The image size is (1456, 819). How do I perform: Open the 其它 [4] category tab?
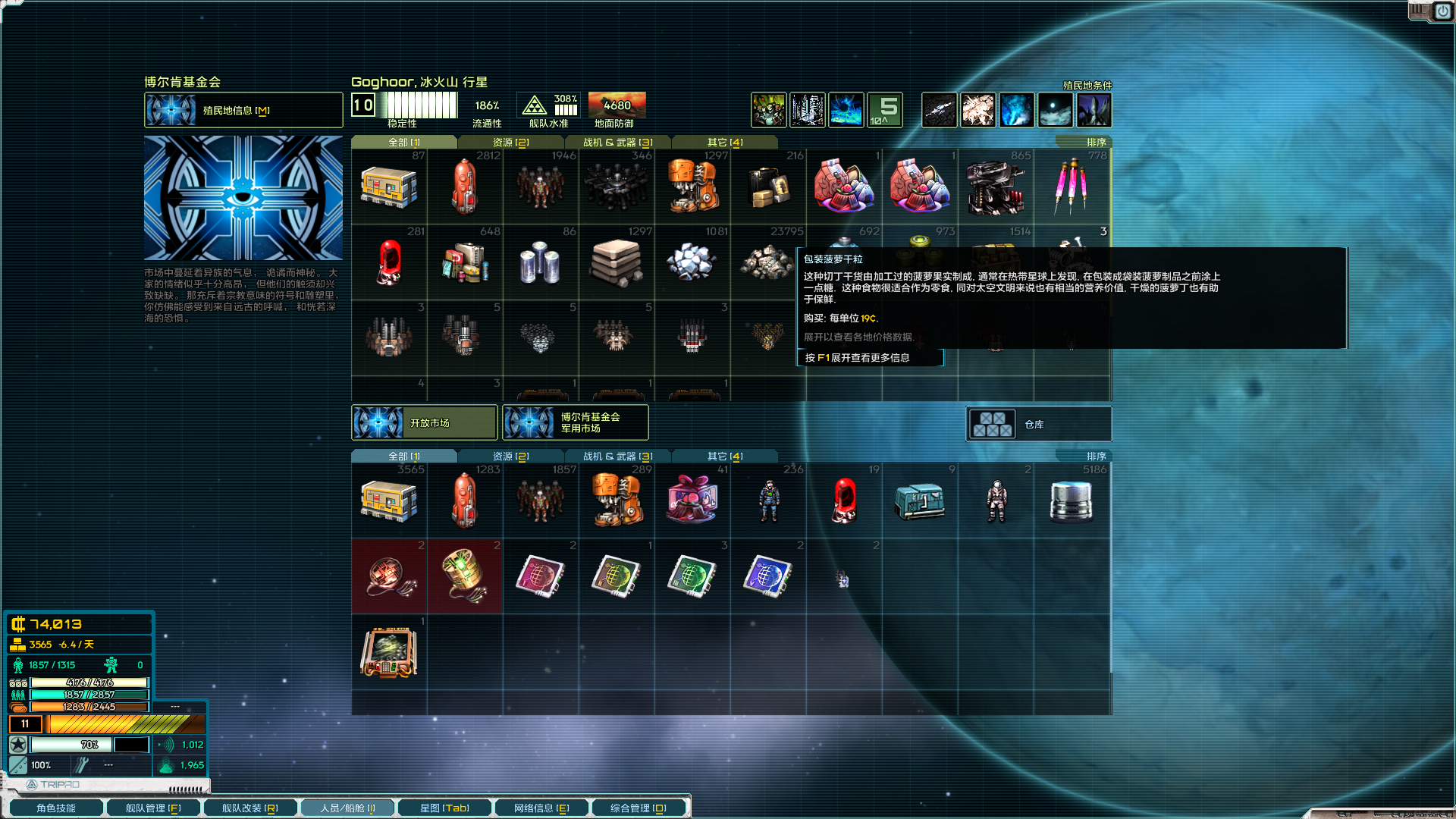[x=723, y=142]
